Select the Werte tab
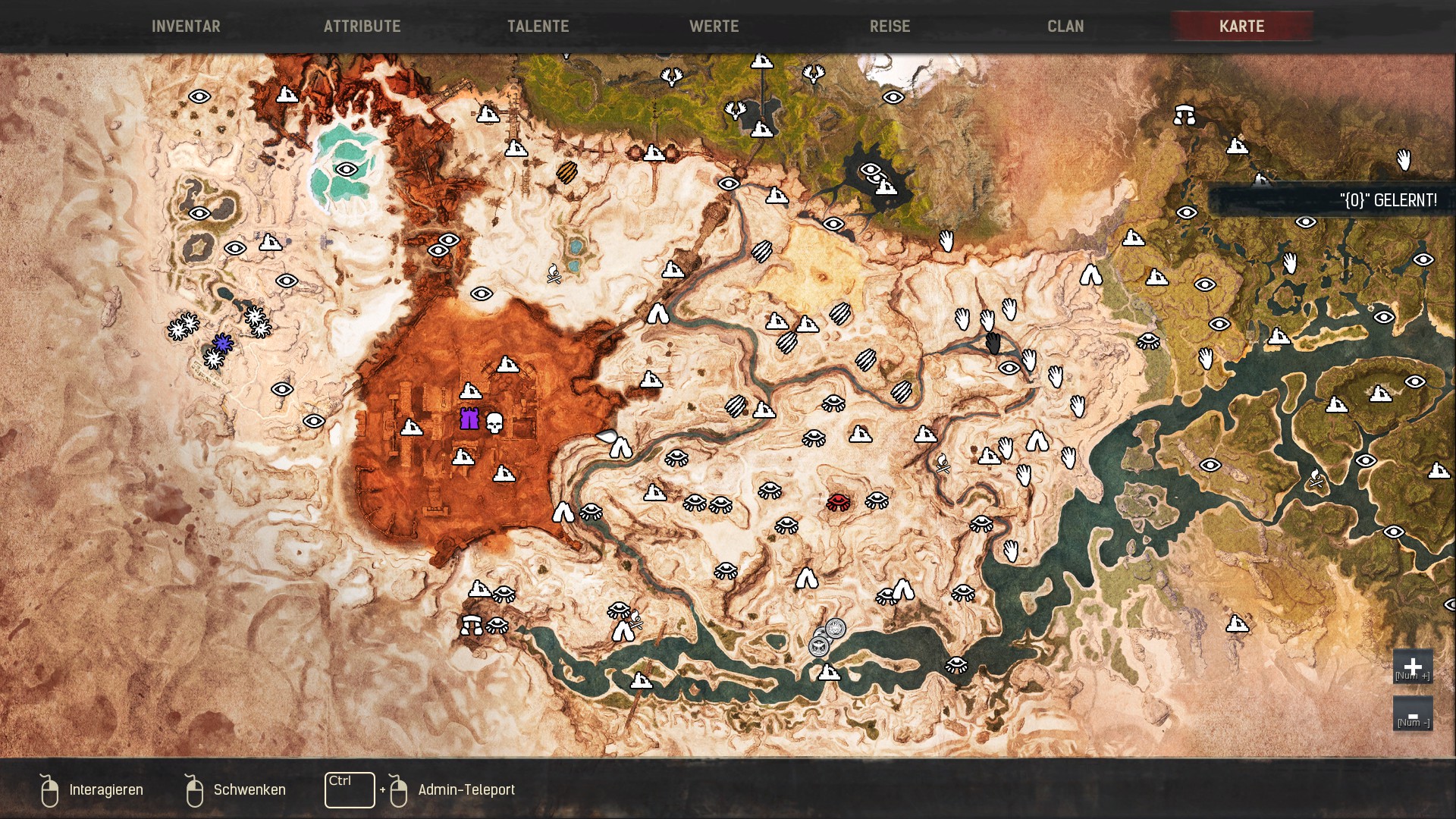This screenshot has height=819, width=1456. coord(714,27)
